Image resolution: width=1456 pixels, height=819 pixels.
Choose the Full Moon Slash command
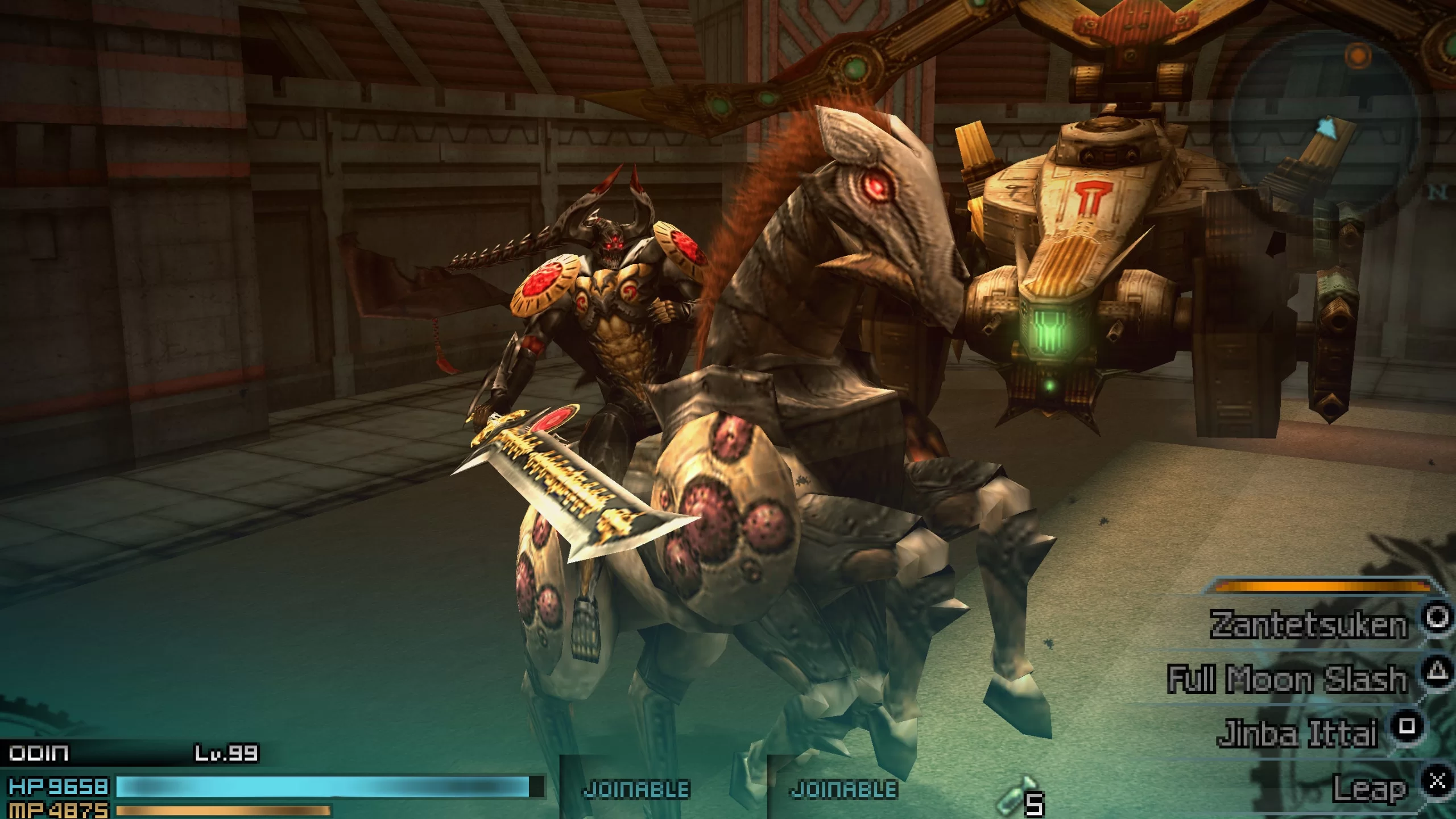point(1287,679)
